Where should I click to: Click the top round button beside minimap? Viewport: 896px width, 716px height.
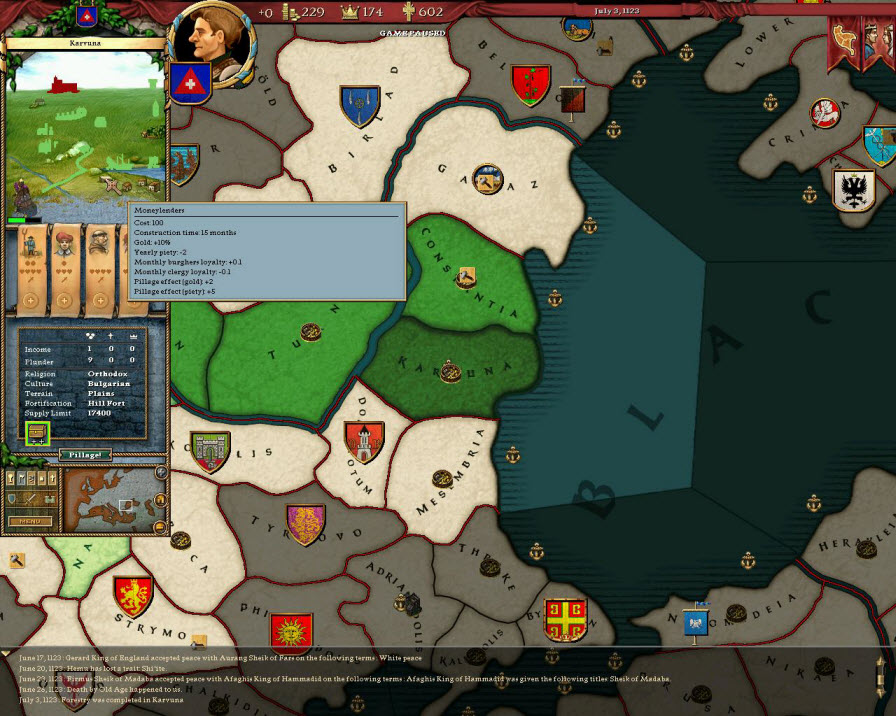[x=161, y=472]
